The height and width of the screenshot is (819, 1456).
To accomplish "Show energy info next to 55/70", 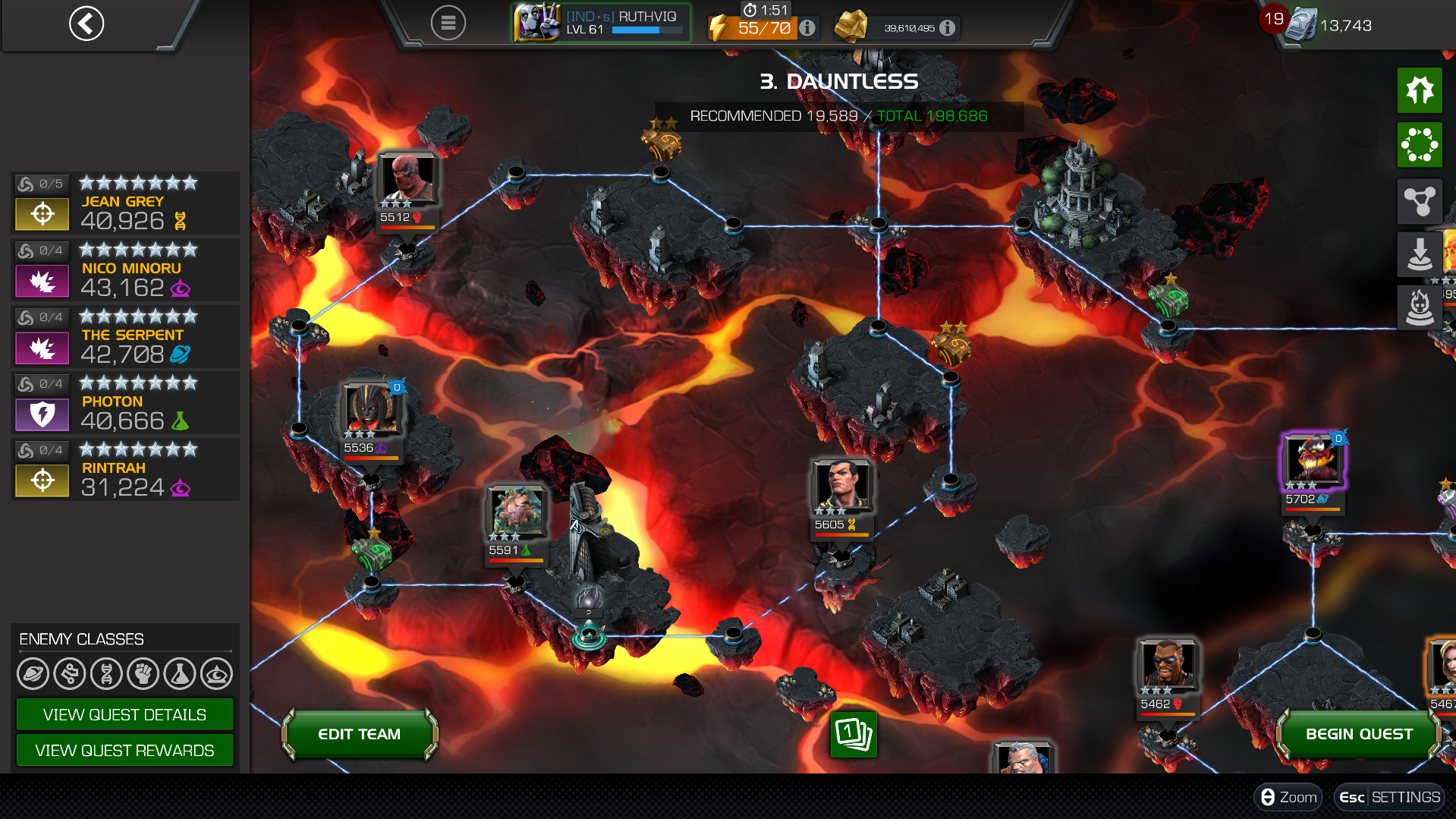I will [x=808, y=28].
